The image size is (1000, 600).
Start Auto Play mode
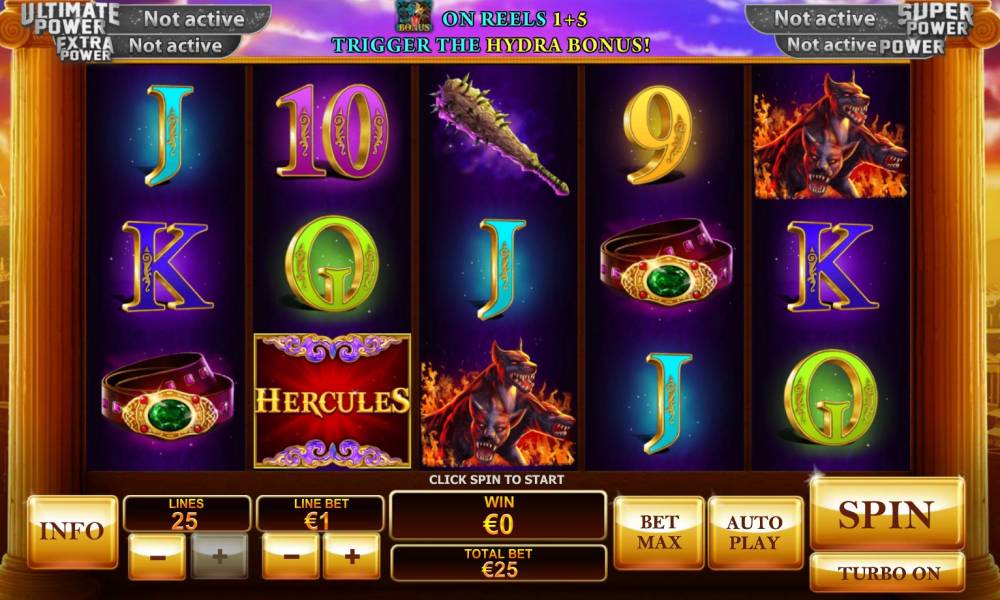[754, 532]
